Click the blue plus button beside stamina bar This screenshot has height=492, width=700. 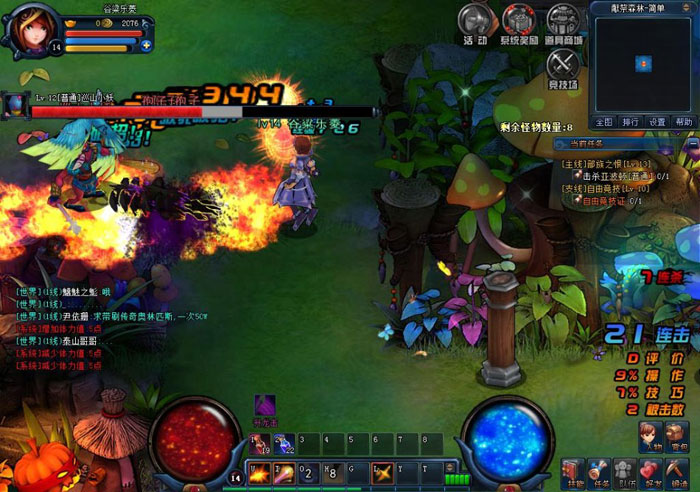coord(146,45)
